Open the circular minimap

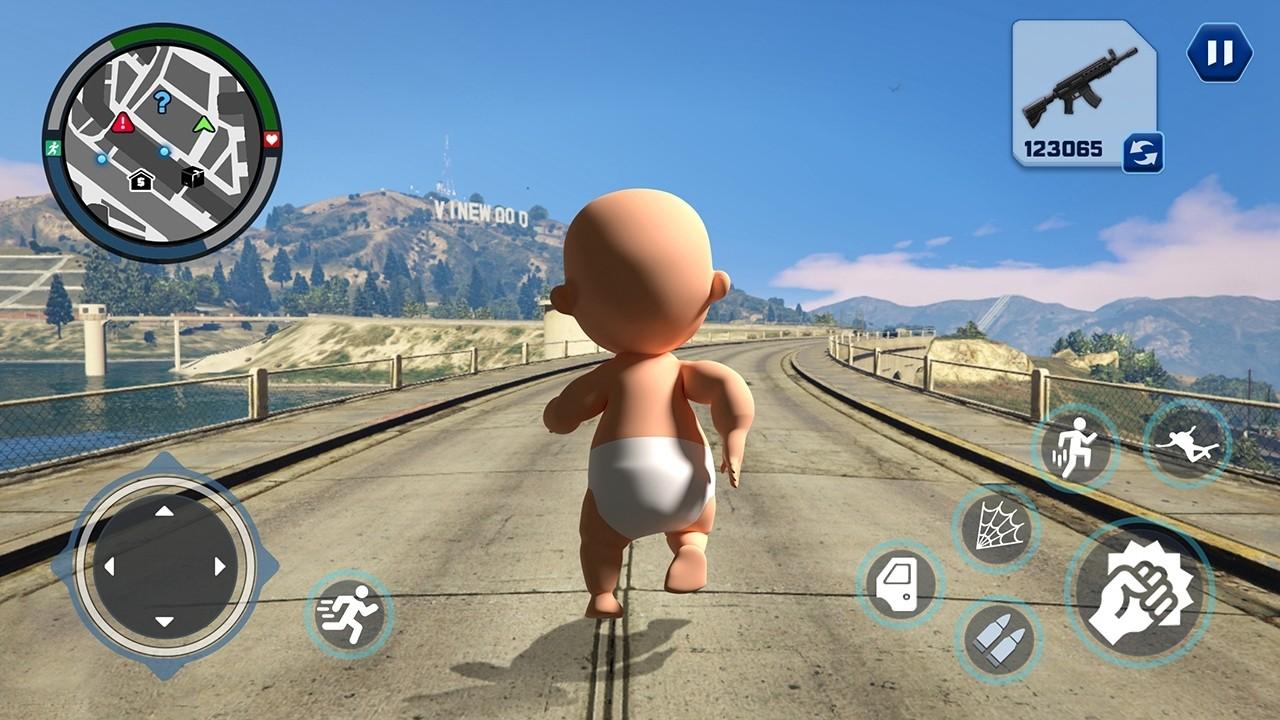click(x=162, y=143)
